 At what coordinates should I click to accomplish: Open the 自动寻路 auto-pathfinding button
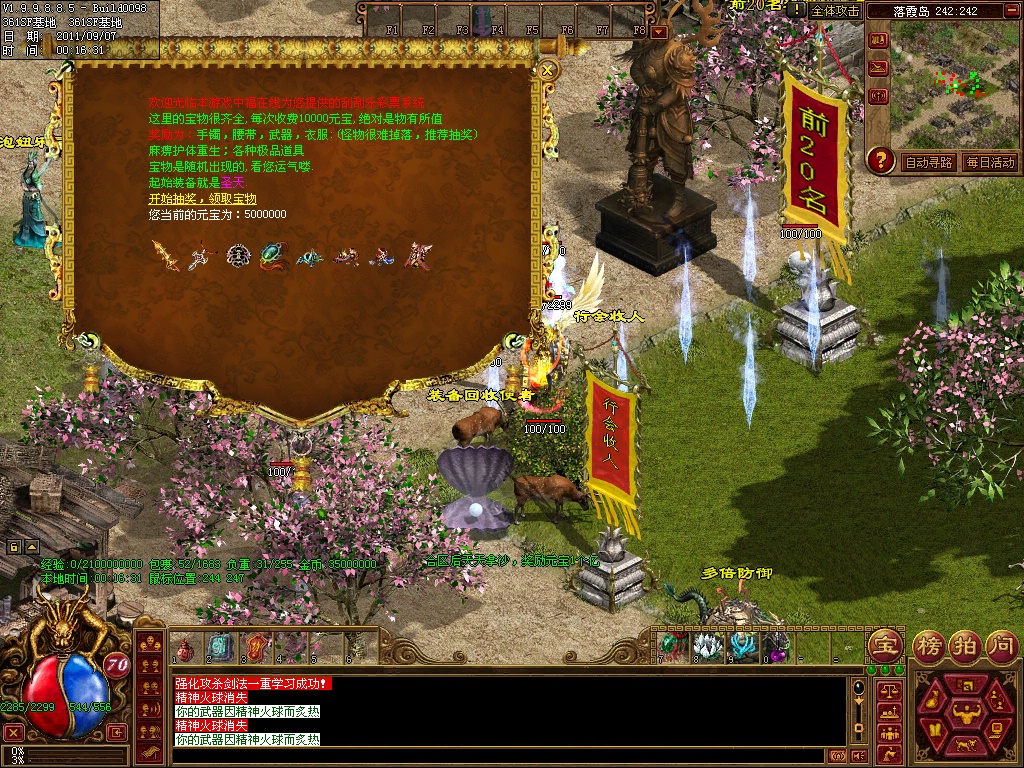pyautogui.click(x=928, y=162)
